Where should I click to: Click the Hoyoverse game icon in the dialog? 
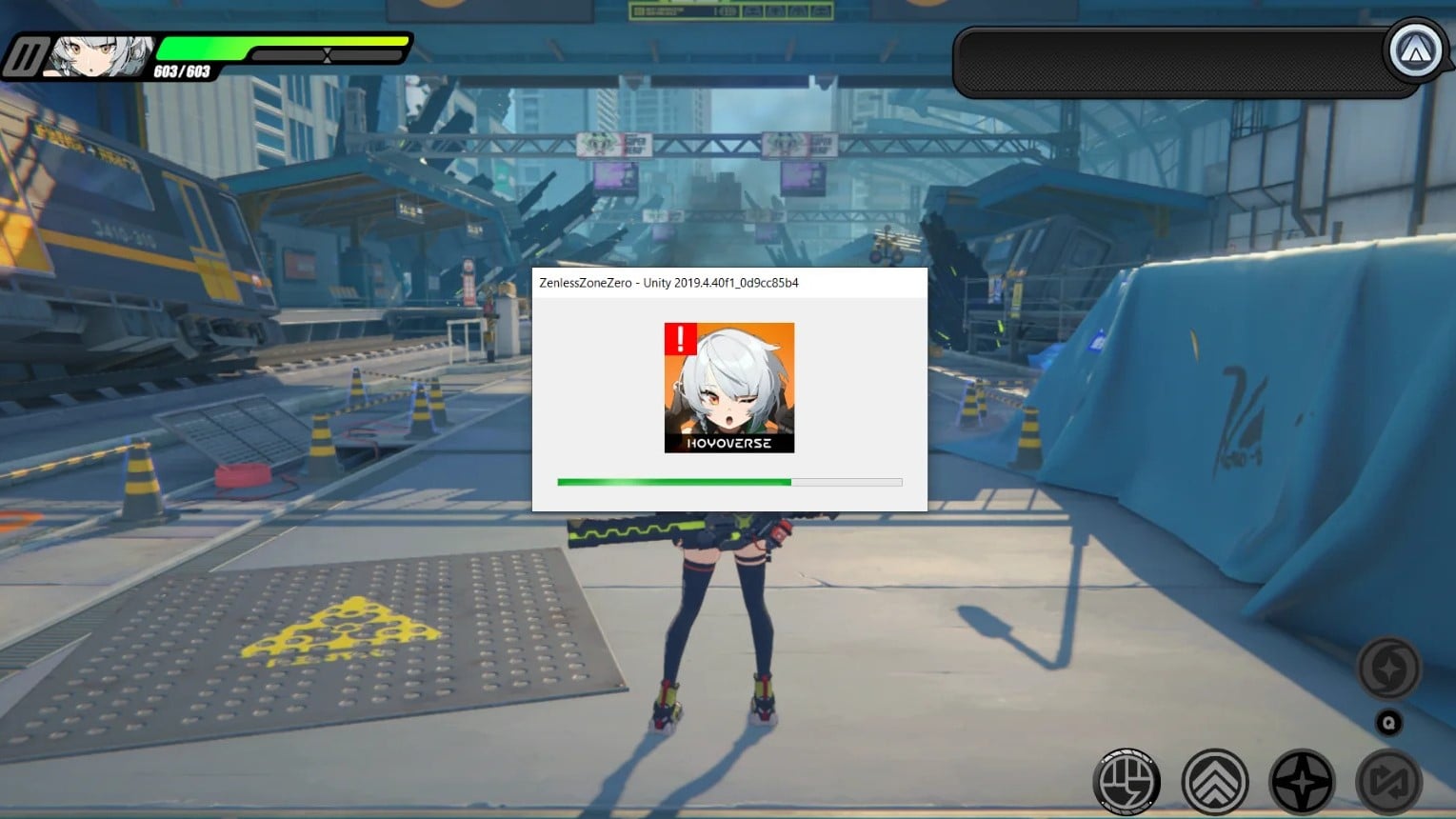[x=729, y=389]
